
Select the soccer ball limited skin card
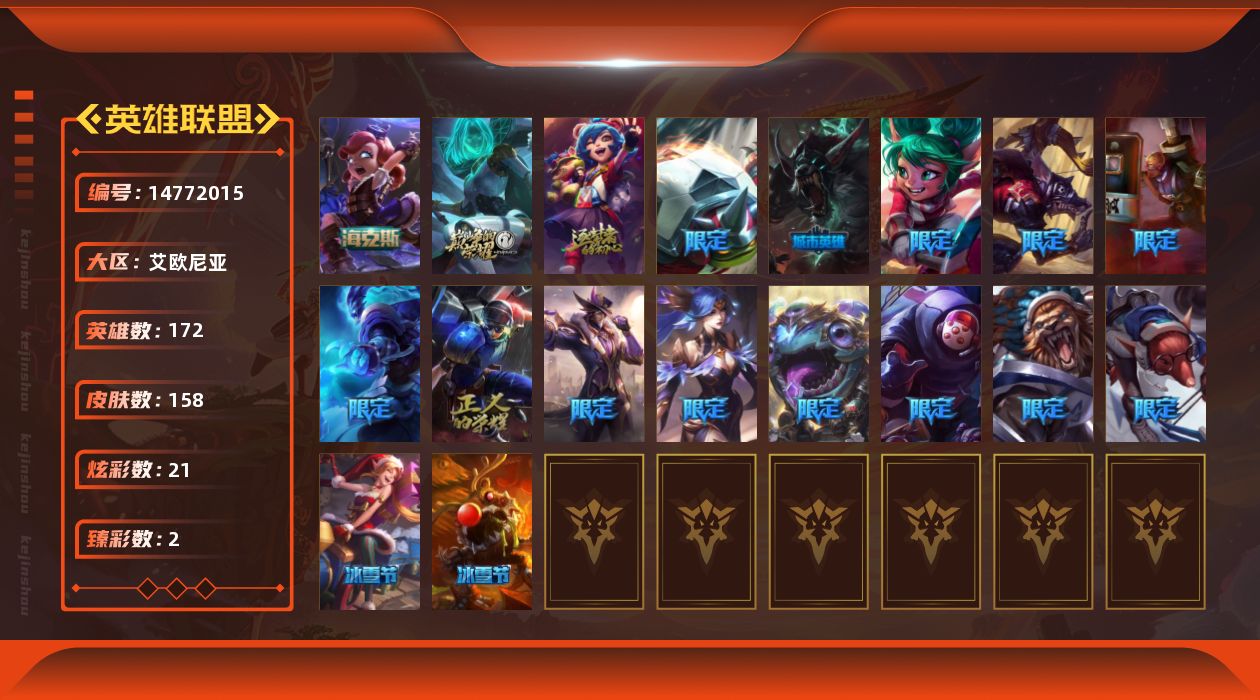(x=706, y=195)
